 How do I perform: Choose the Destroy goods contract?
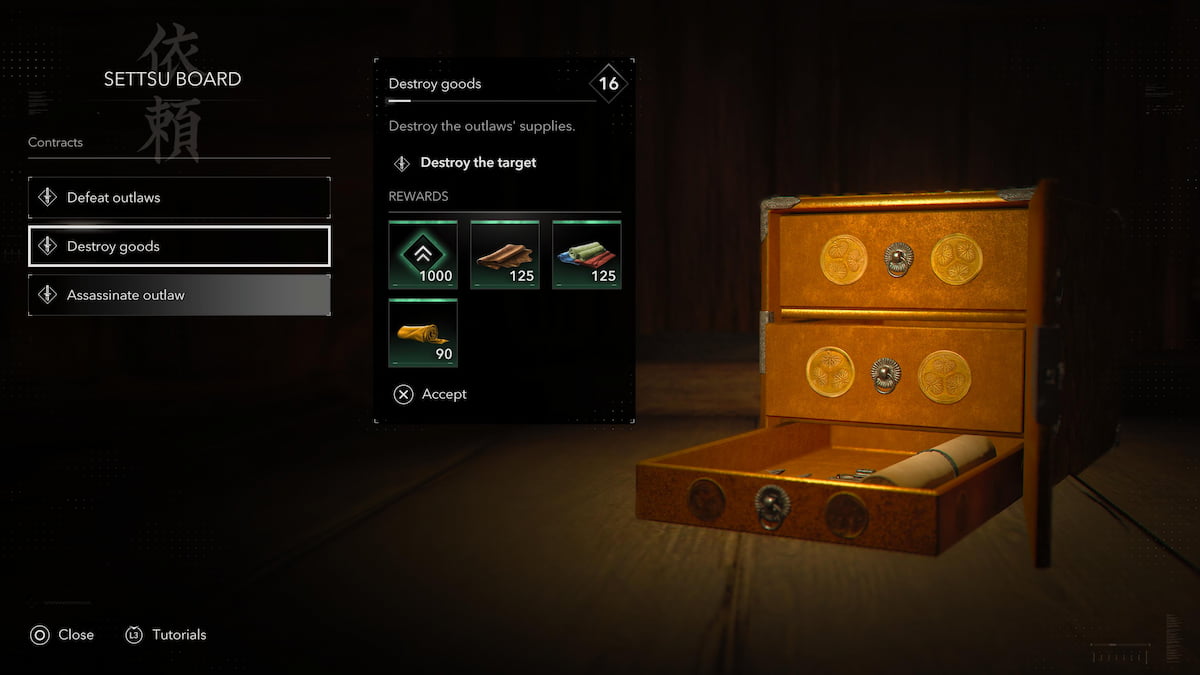pos(179,246)
